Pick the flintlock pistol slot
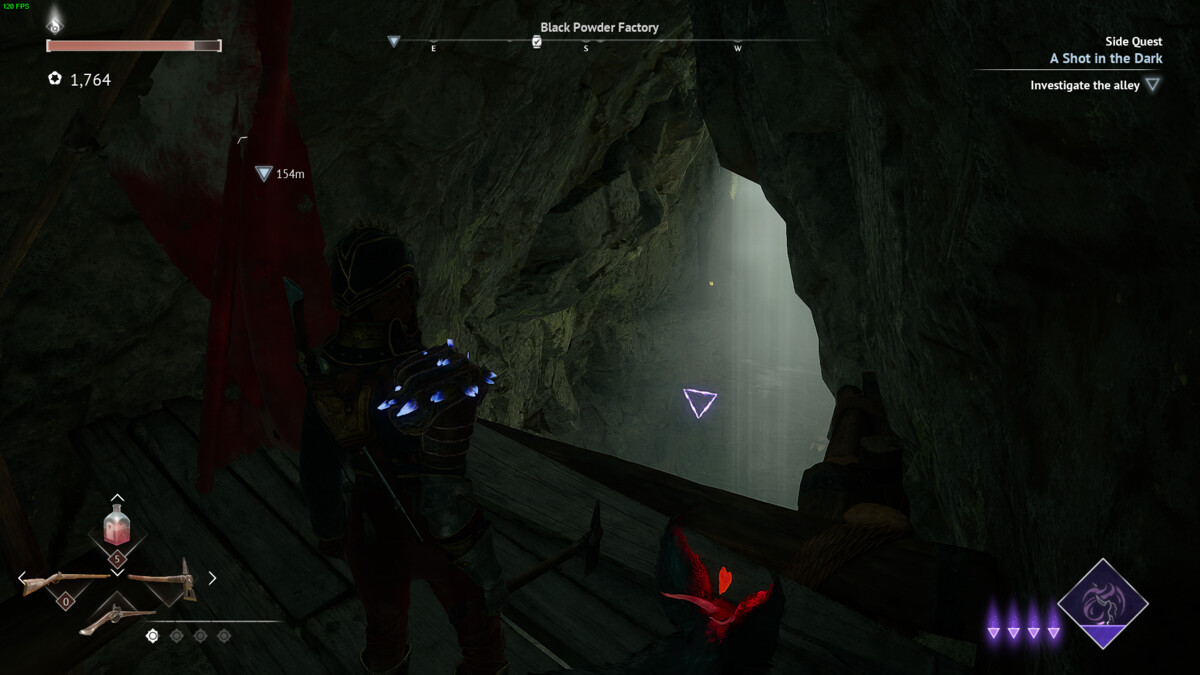This screenshot has height=675, width=1200. coord(117,619)
